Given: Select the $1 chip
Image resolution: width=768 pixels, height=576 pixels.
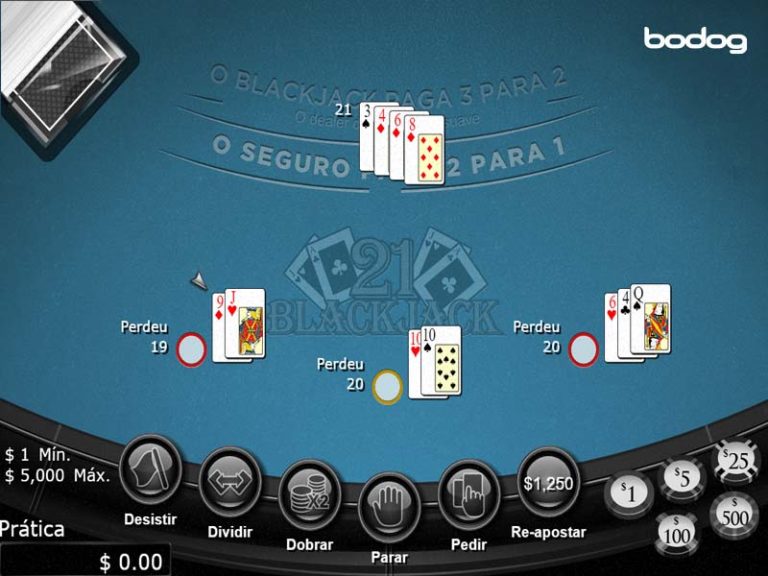Looking at the screenshot, I should point(628,491).
